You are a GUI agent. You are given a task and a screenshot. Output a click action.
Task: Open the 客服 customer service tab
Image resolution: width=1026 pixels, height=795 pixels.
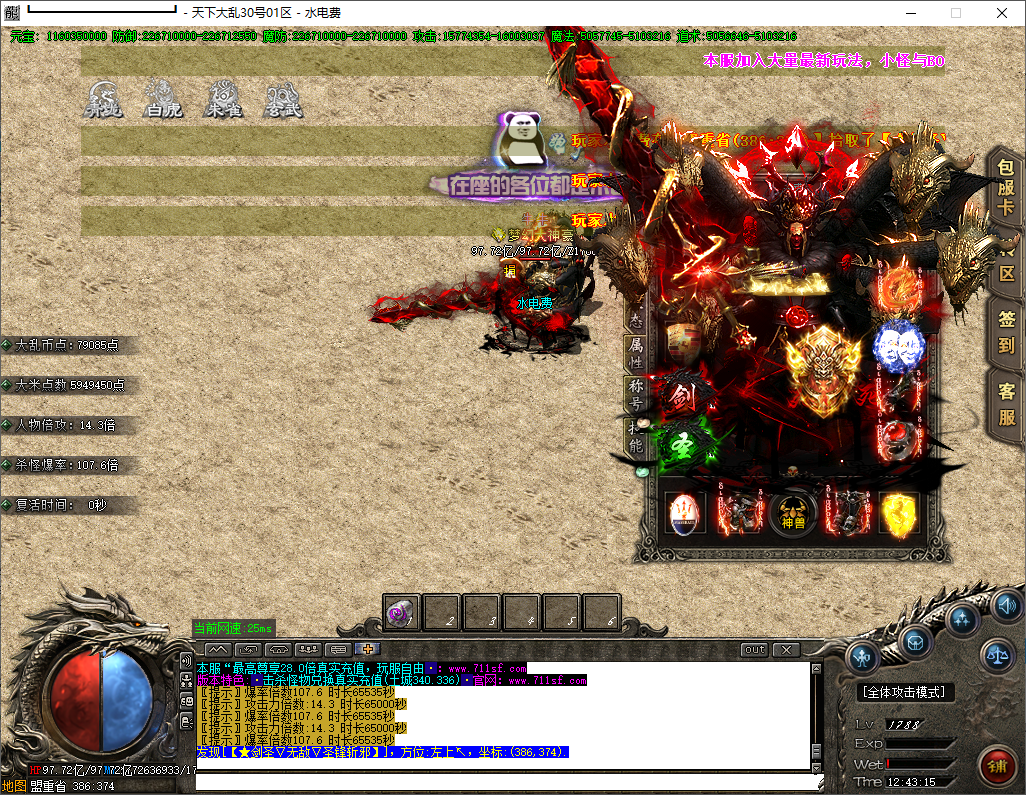click(1006, 404)
